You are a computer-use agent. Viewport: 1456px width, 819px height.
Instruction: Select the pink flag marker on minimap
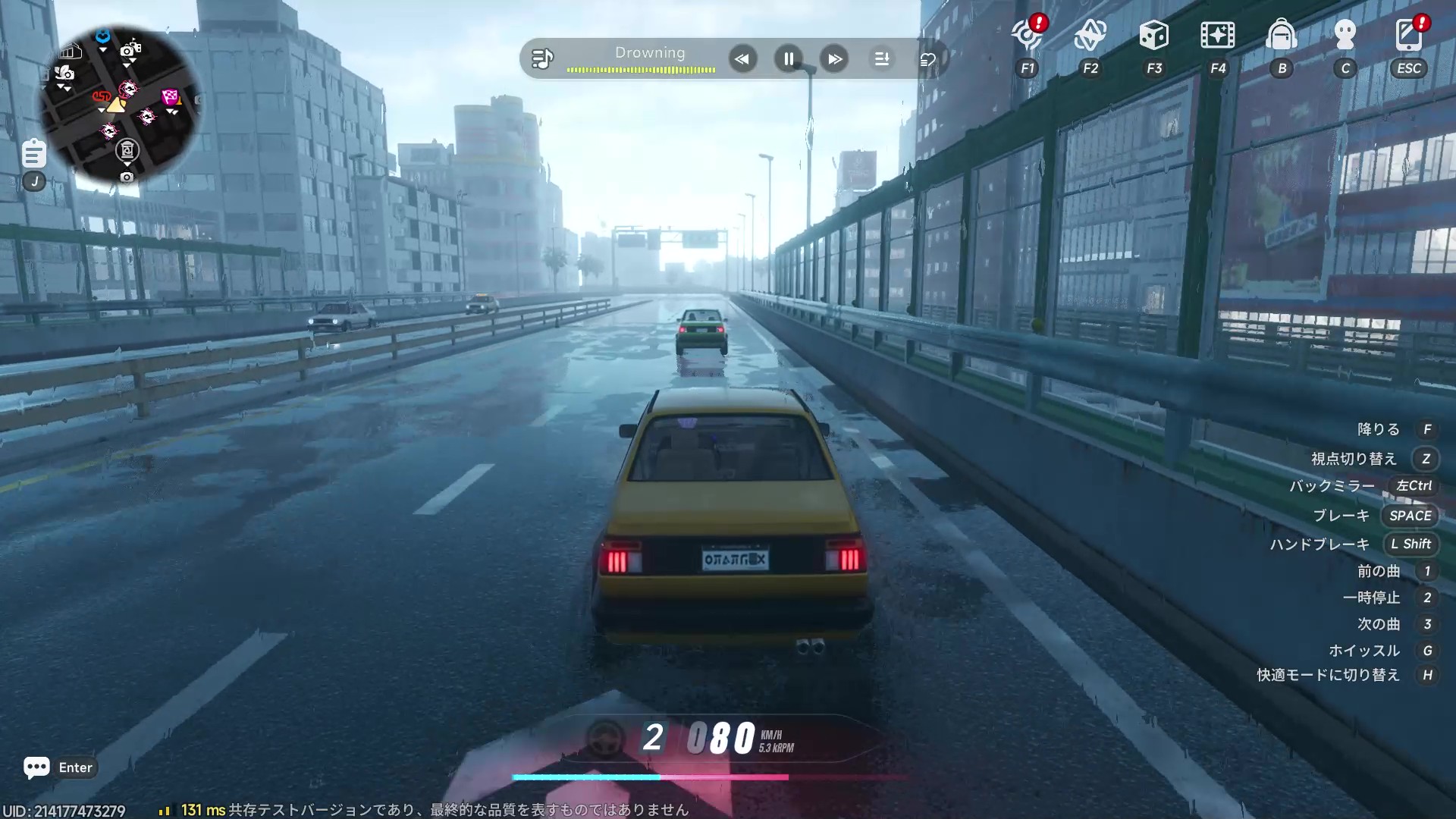(170, 97)
